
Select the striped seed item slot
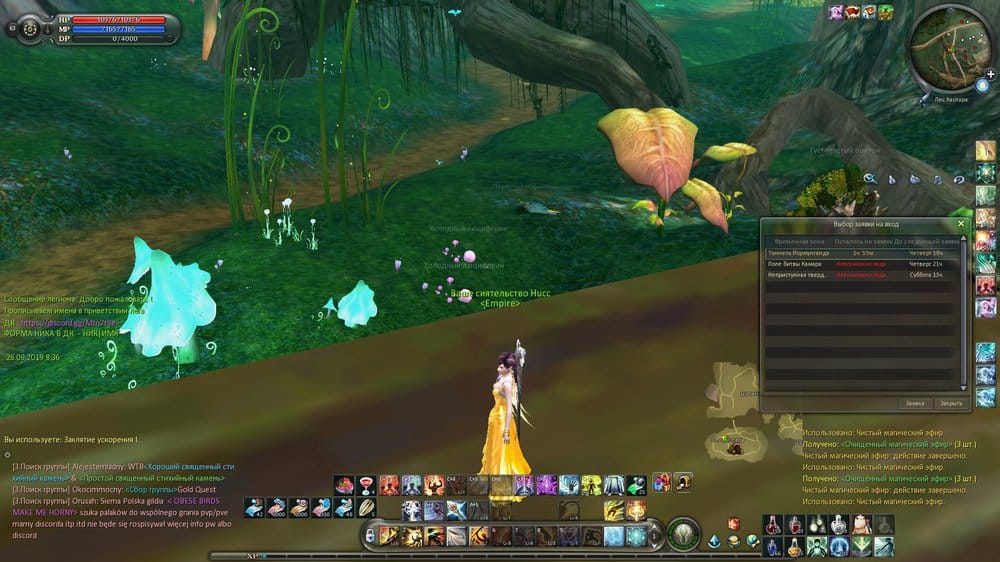click(367, 508)
